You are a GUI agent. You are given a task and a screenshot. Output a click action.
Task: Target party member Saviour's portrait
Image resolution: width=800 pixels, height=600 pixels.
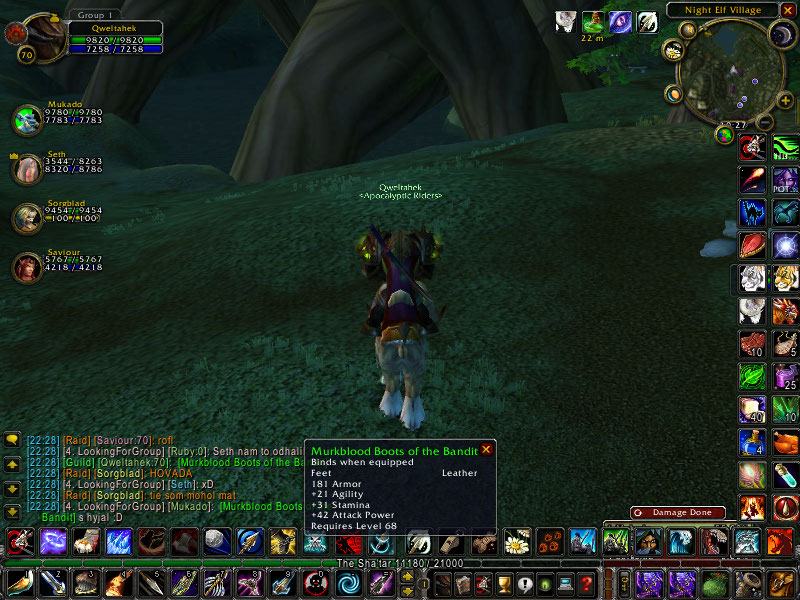tap(26, 267)
